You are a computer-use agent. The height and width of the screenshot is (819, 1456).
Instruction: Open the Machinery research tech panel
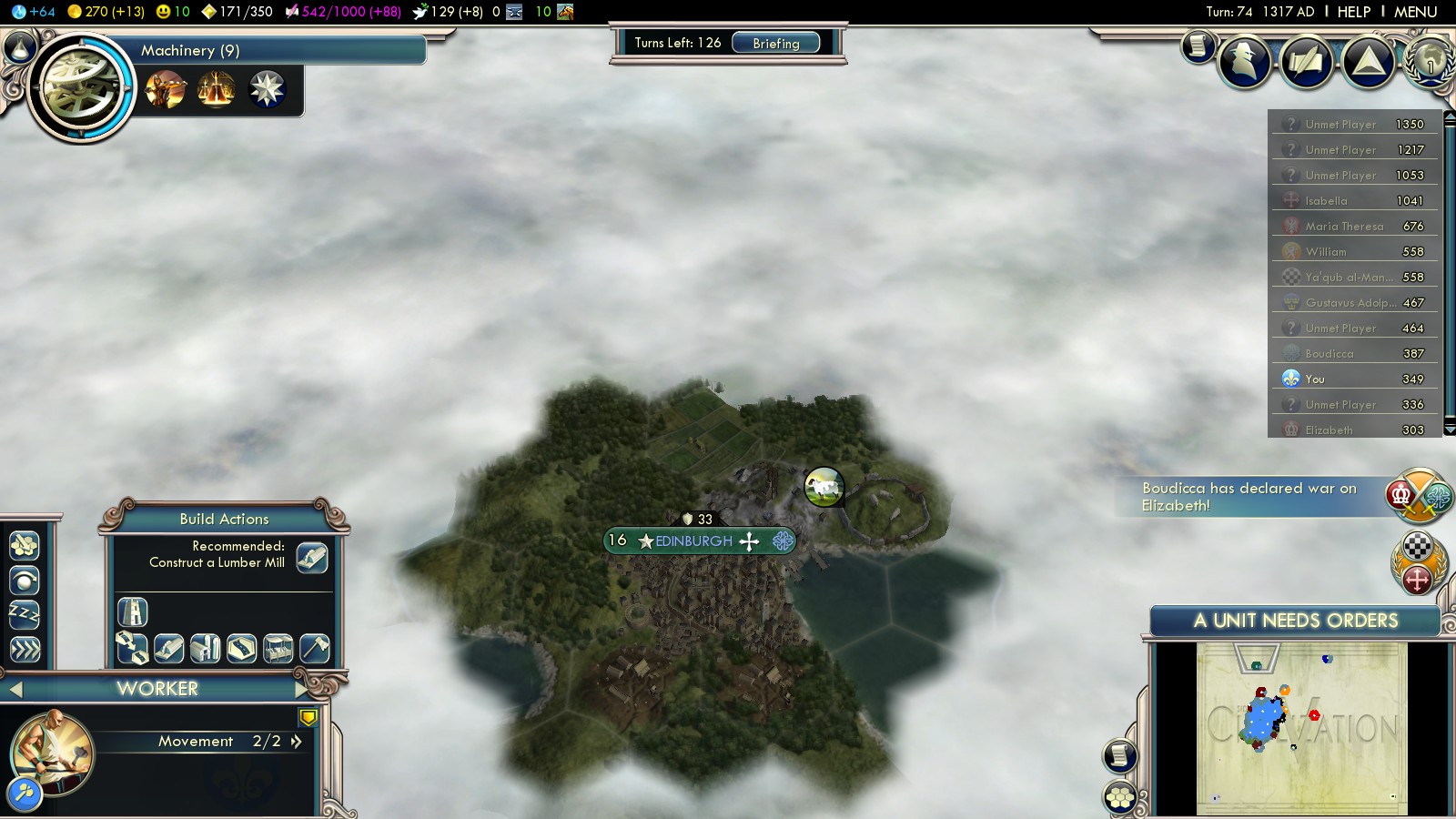(x=81, y=87)
